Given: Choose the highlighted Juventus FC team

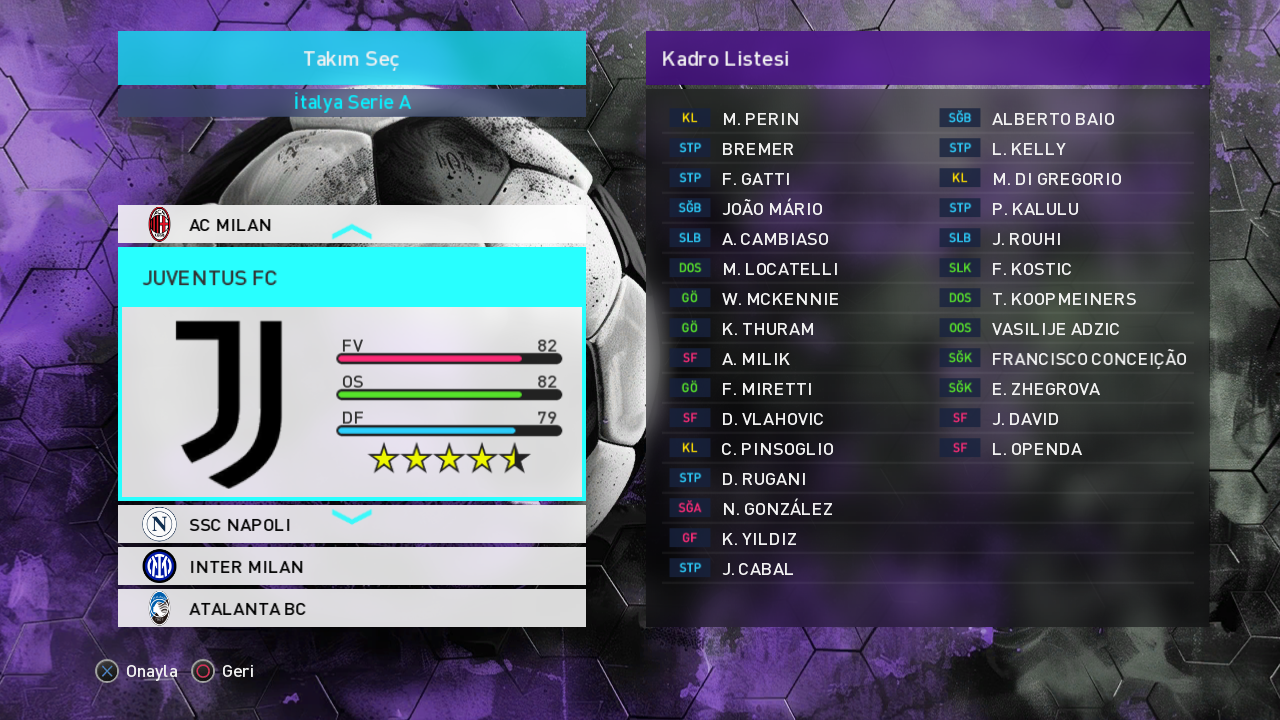Looking at the screenshot, I should (x=350, y=372).
